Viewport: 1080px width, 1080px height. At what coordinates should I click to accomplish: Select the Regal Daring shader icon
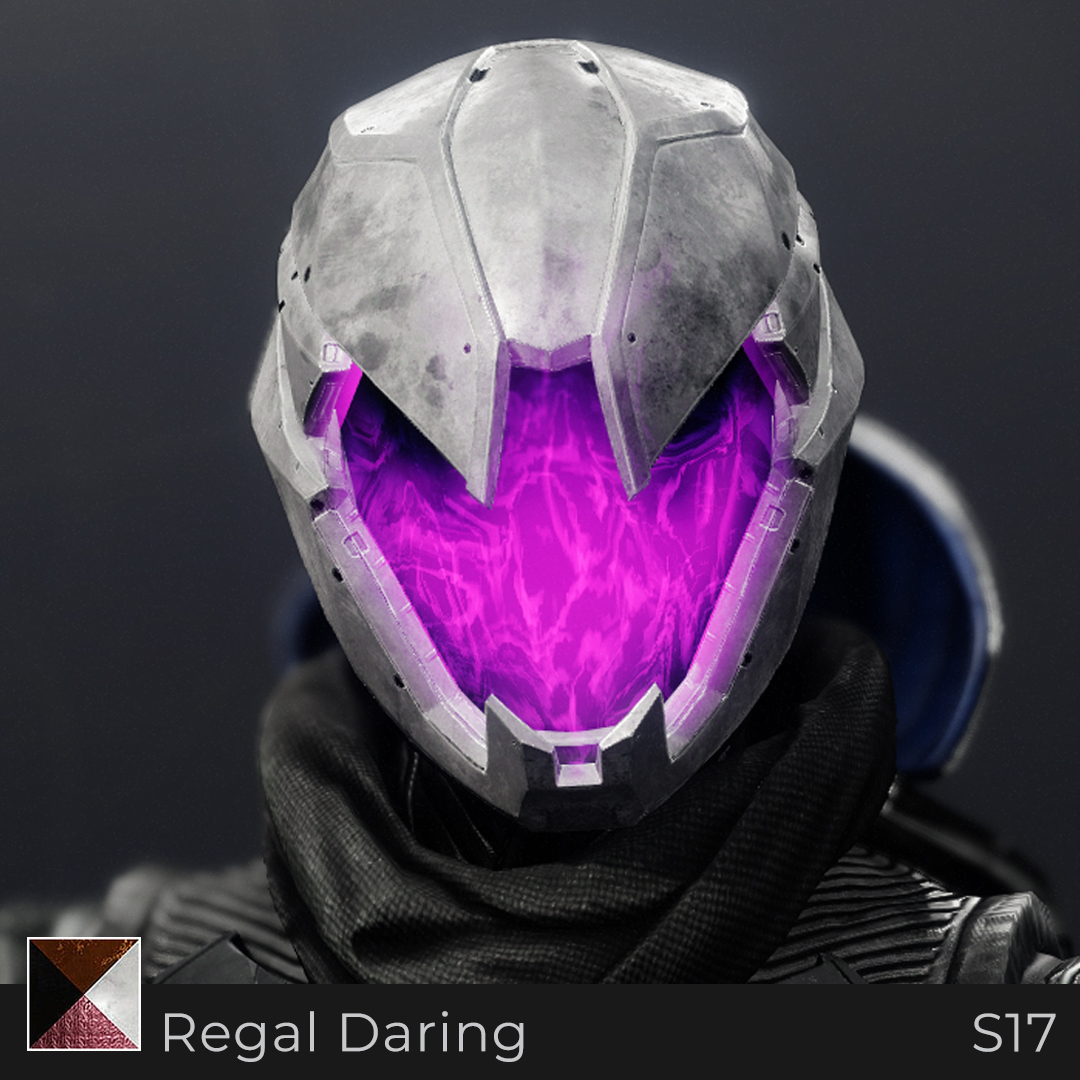click(x=84, y=994)
